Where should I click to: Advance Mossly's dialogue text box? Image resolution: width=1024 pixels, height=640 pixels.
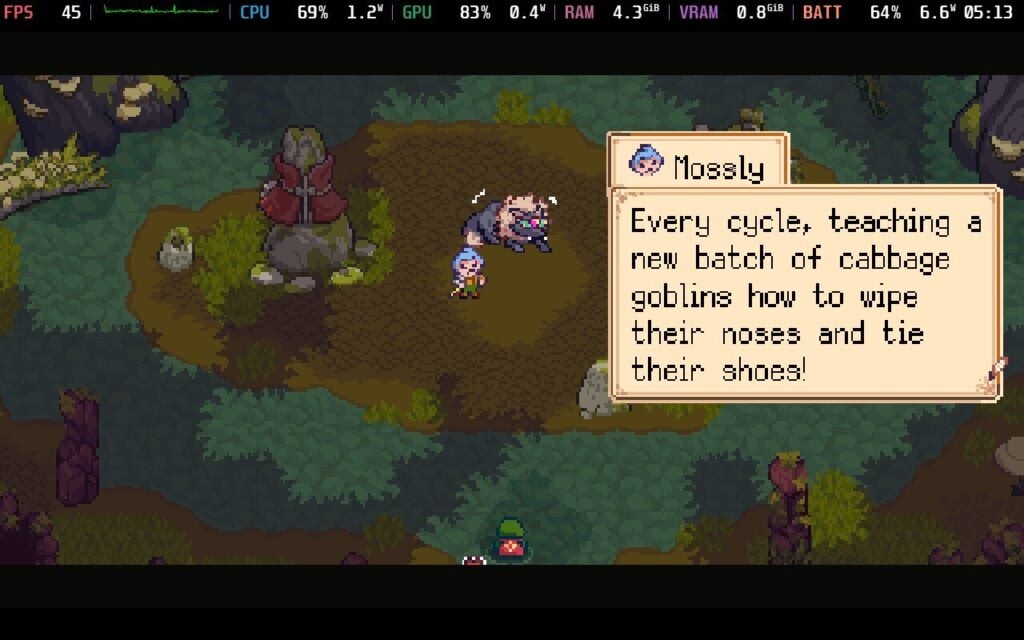(x=804, y=294)
